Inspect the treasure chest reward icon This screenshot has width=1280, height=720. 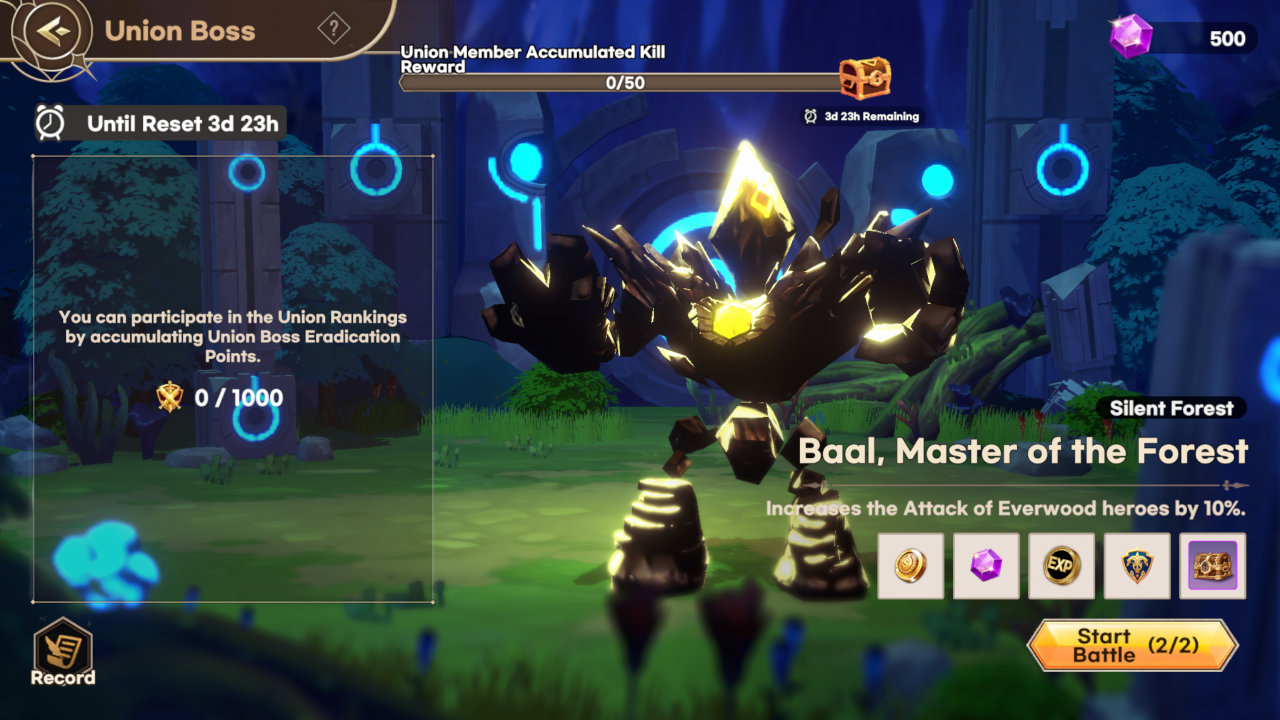click(x=1212, y=566)
